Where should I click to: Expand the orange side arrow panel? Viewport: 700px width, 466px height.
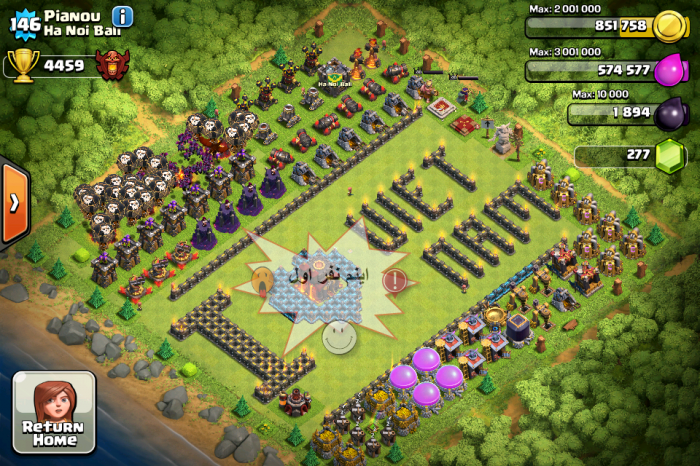tap(14, 203)
